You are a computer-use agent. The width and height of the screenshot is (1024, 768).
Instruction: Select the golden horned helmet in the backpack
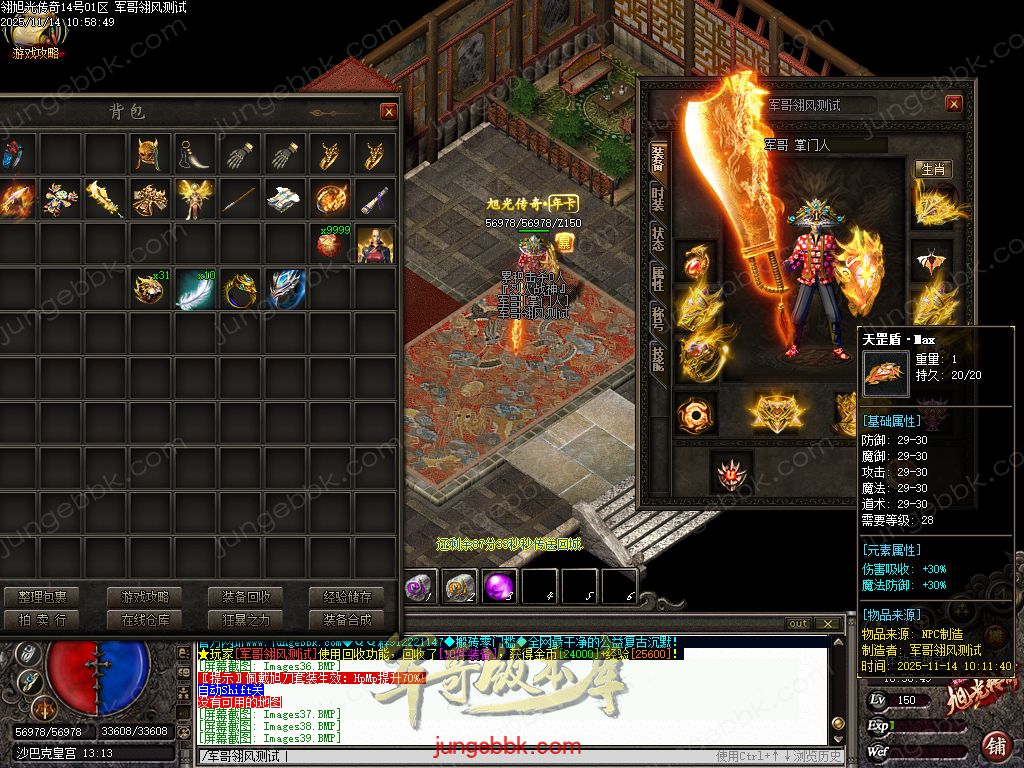pos(150,155)
